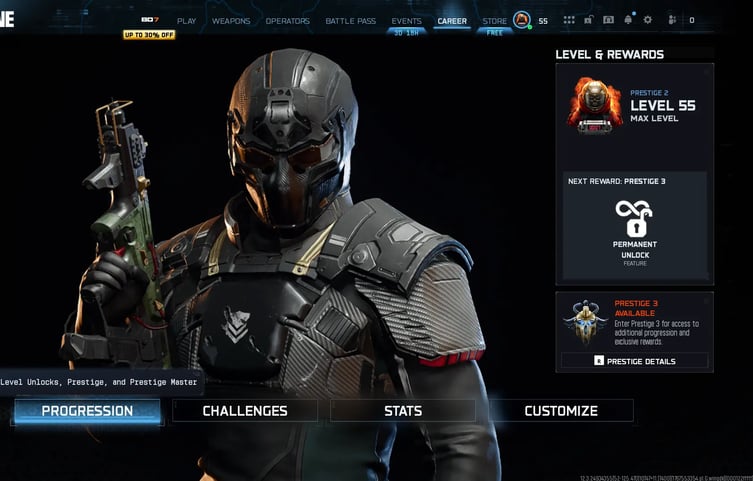Image resolution: width=753 pixels, height=481 pixels.
Task: Visit the Store
Action: [x=495, y=21]
